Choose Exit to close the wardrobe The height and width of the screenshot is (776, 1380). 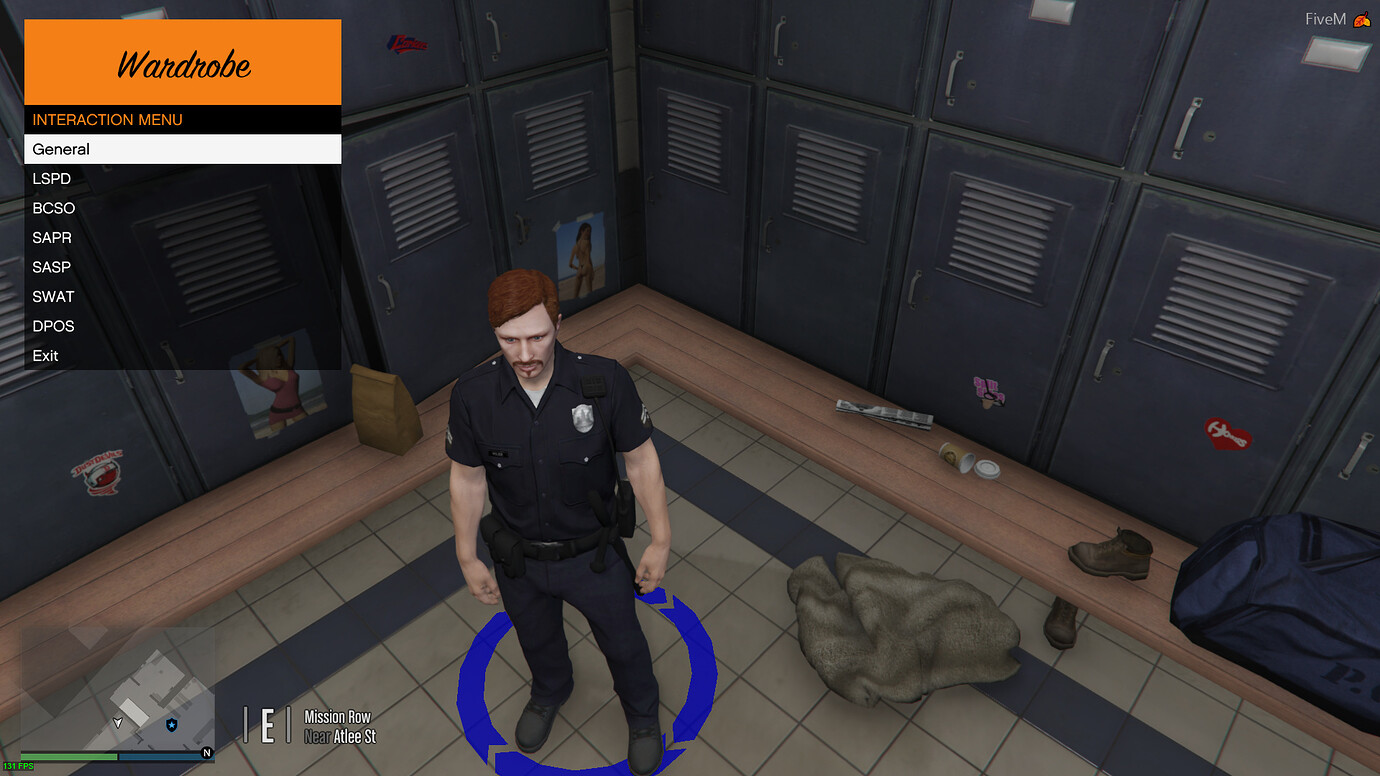pos(45,355)
